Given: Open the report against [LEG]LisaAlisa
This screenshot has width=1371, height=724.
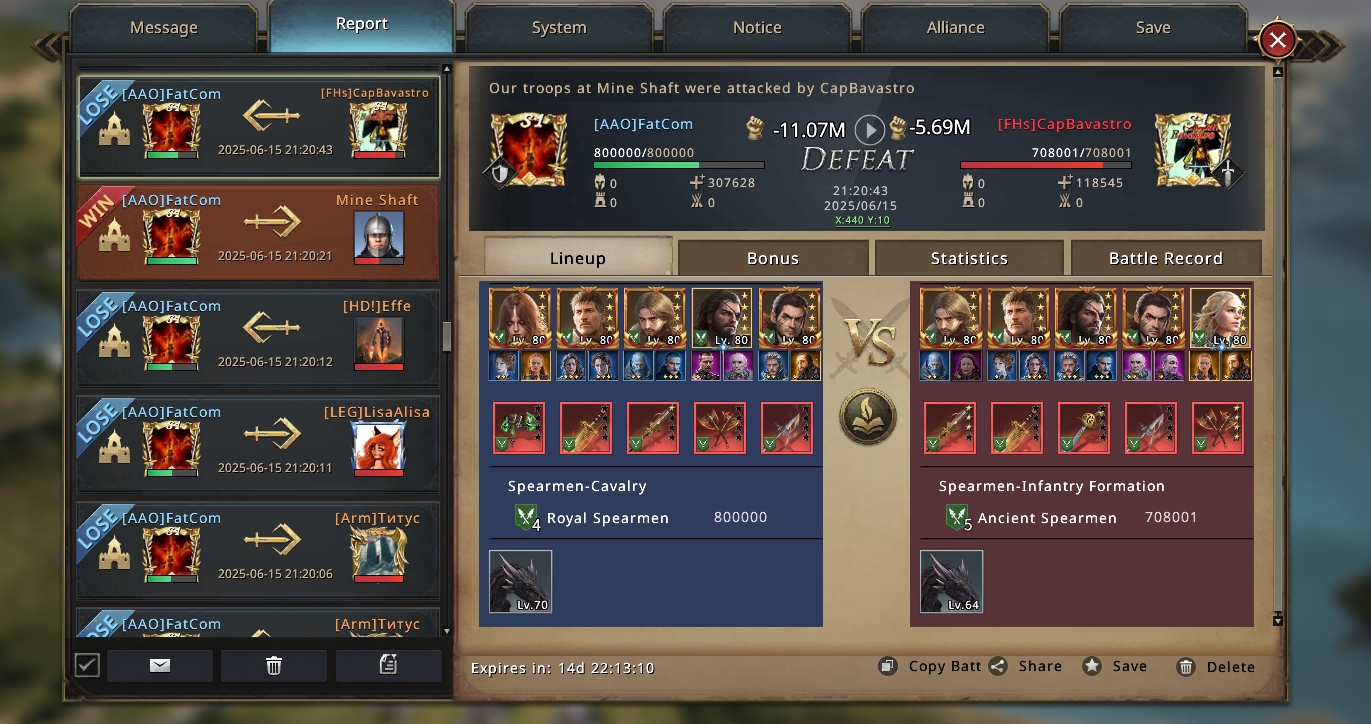Looking at the screenshot, I should point(258,444).
